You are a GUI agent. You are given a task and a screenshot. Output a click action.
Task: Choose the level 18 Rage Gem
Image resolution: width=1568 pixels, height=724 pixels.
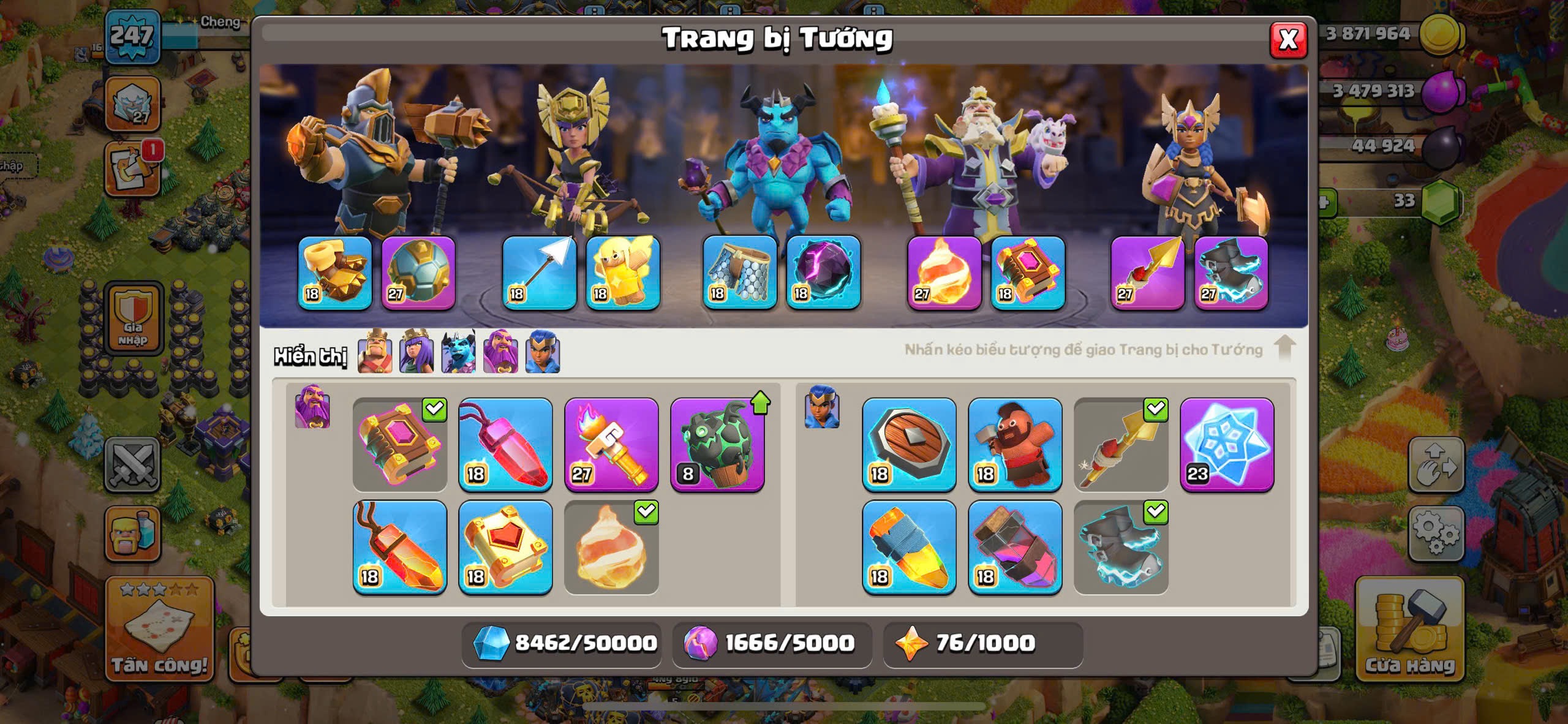pos(399,547)
